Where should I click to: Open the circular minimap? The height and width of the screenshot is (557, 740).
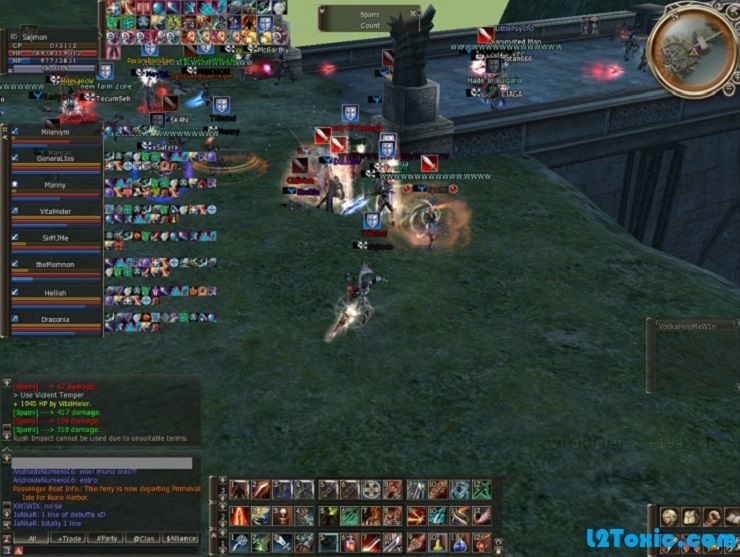[693, 50]
